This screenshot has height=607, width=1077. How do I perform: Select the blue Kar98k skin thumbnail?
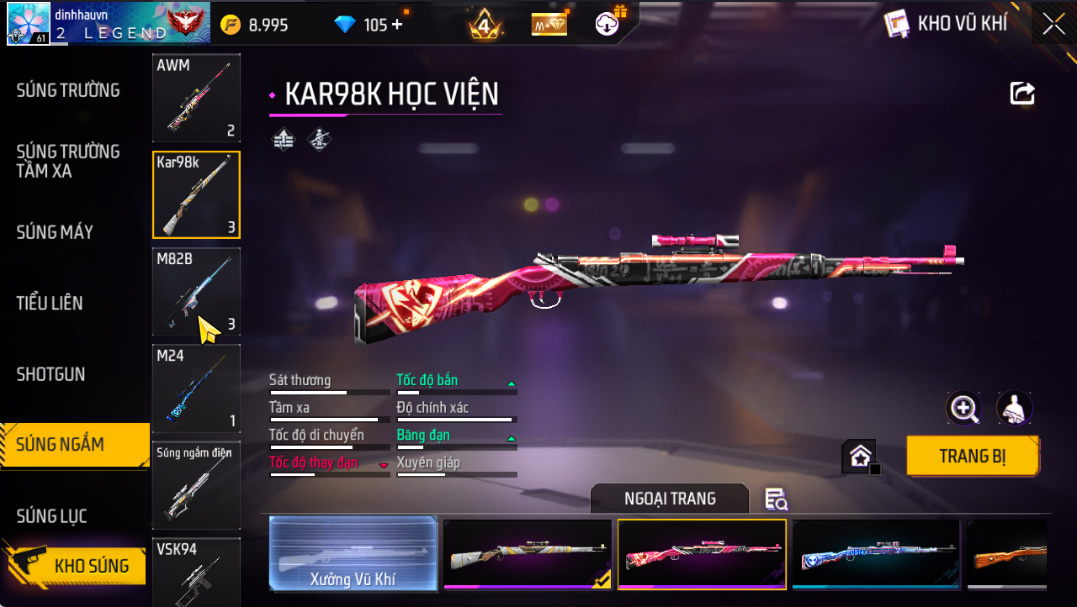(x=875, y=553)
